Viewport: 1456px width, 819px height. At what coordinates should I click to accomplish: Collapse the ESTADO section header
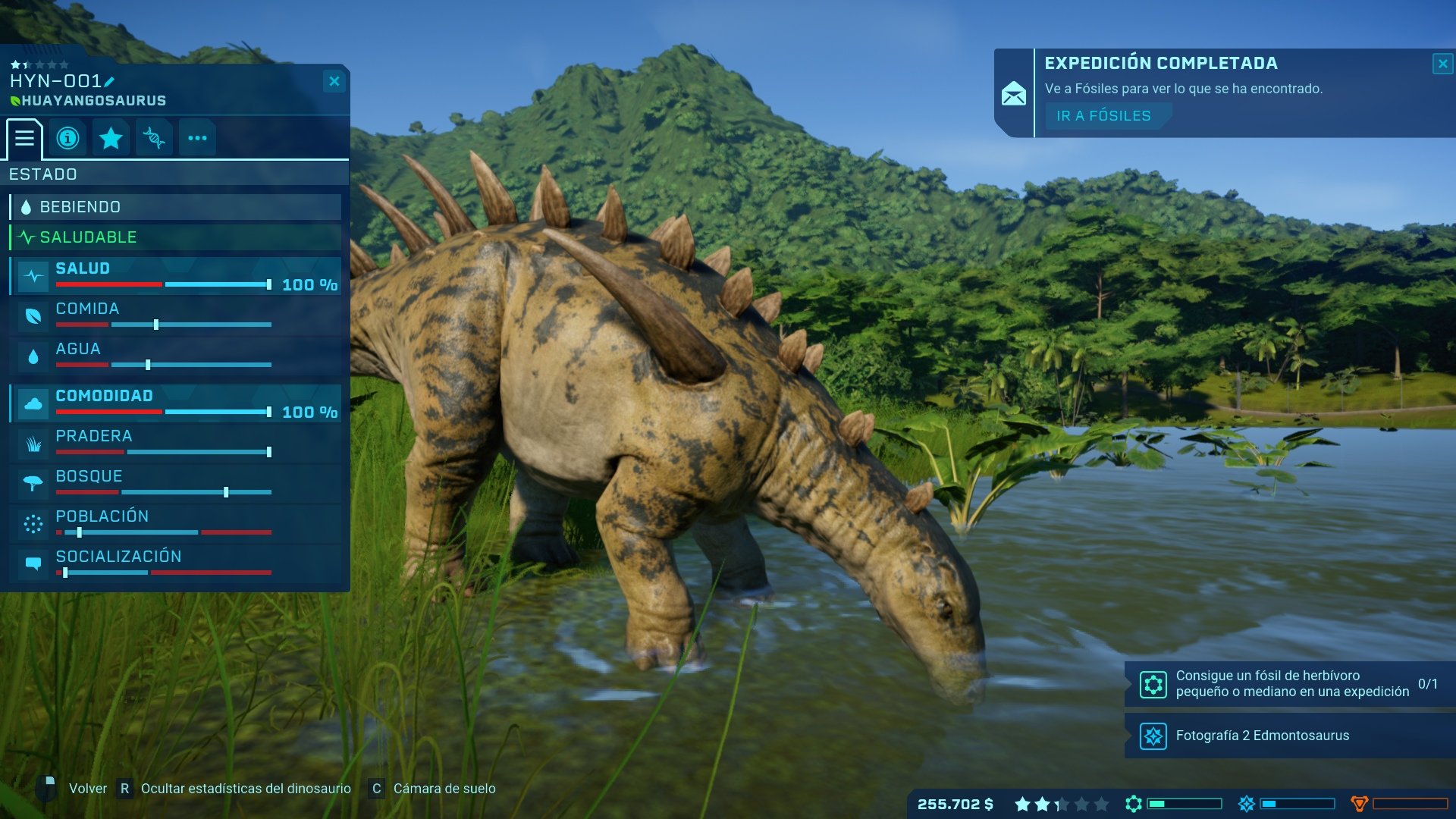pyautogui.click(x=42, y=174)
